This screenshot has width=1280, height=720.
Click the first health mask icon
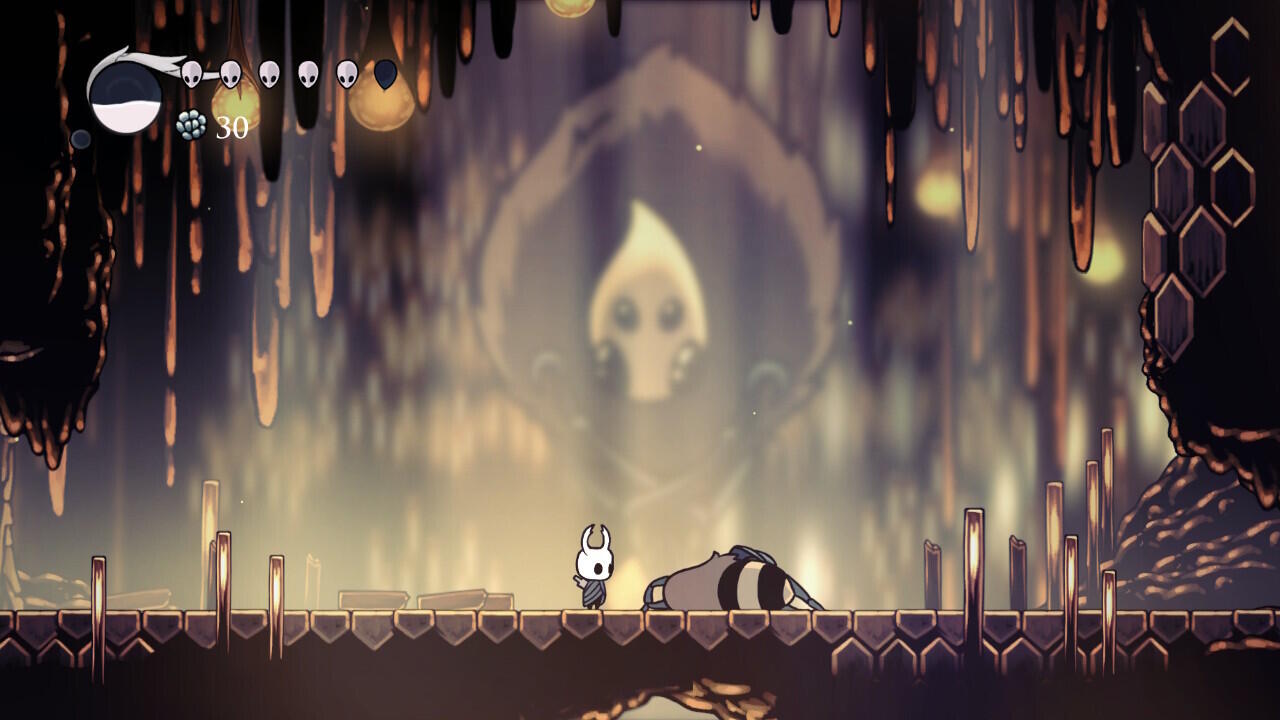coord(191,74)
